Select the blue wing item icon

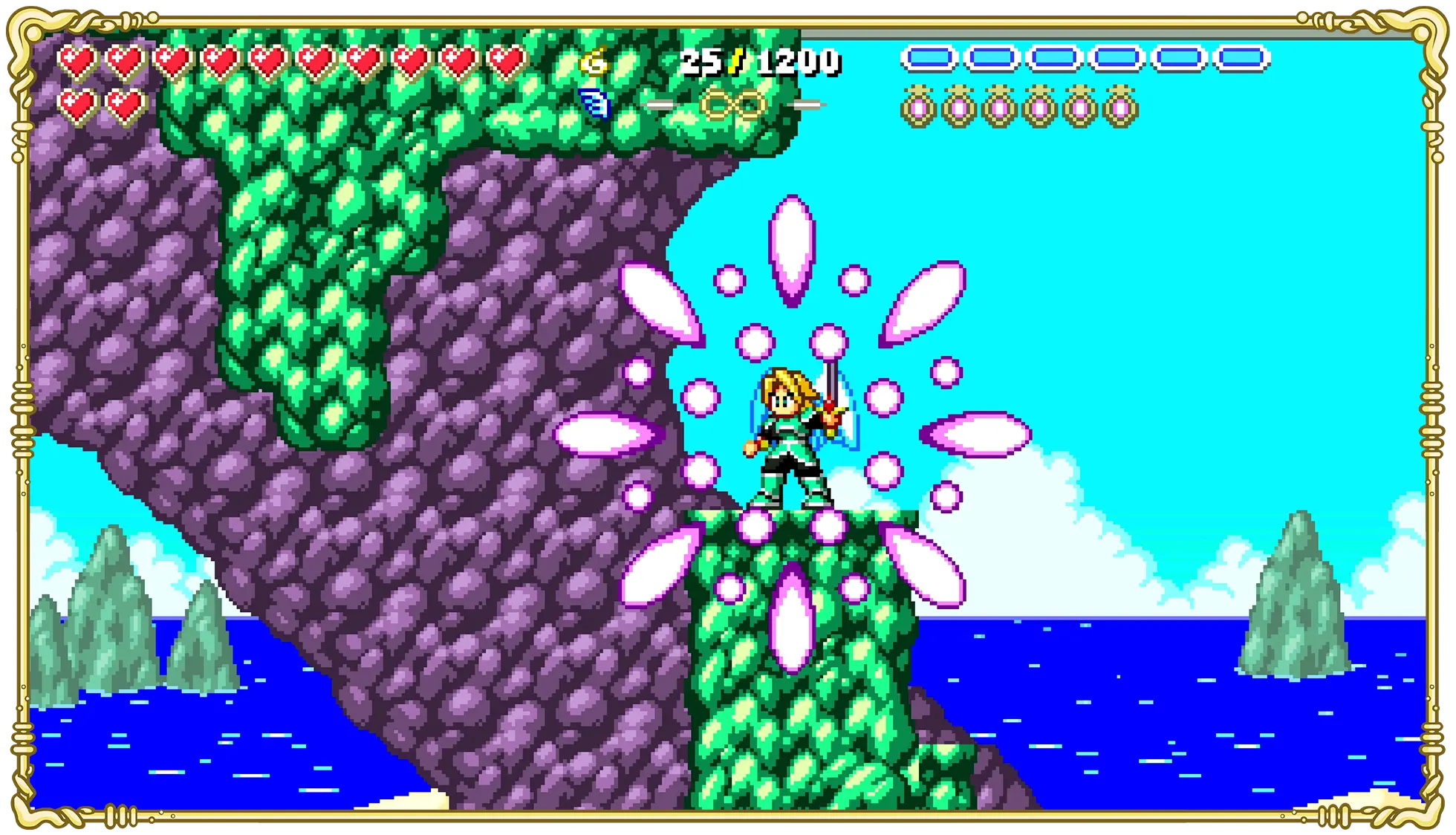594,103
